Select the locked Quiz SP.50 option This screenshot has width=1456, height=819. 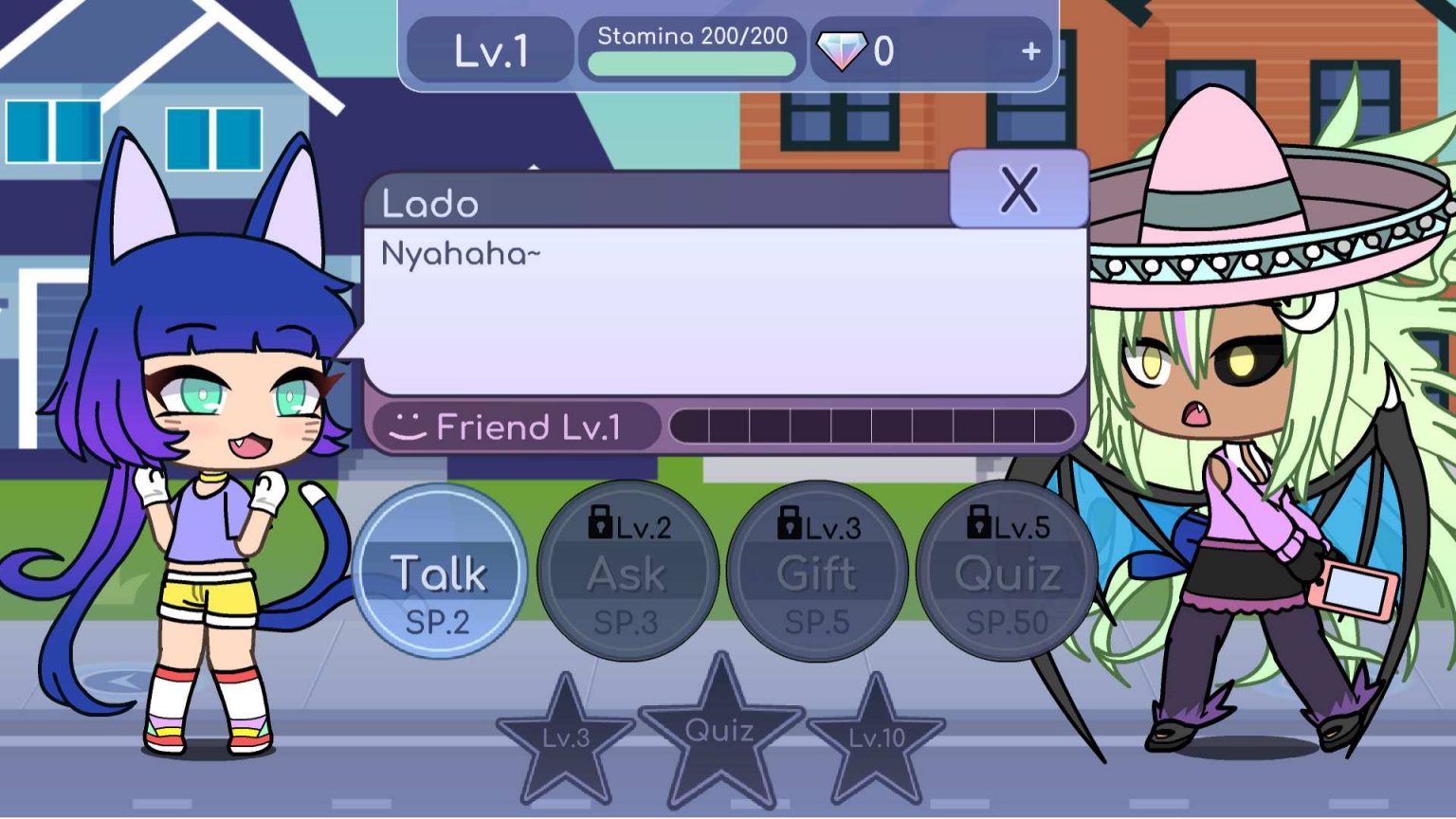(1008, 573)
